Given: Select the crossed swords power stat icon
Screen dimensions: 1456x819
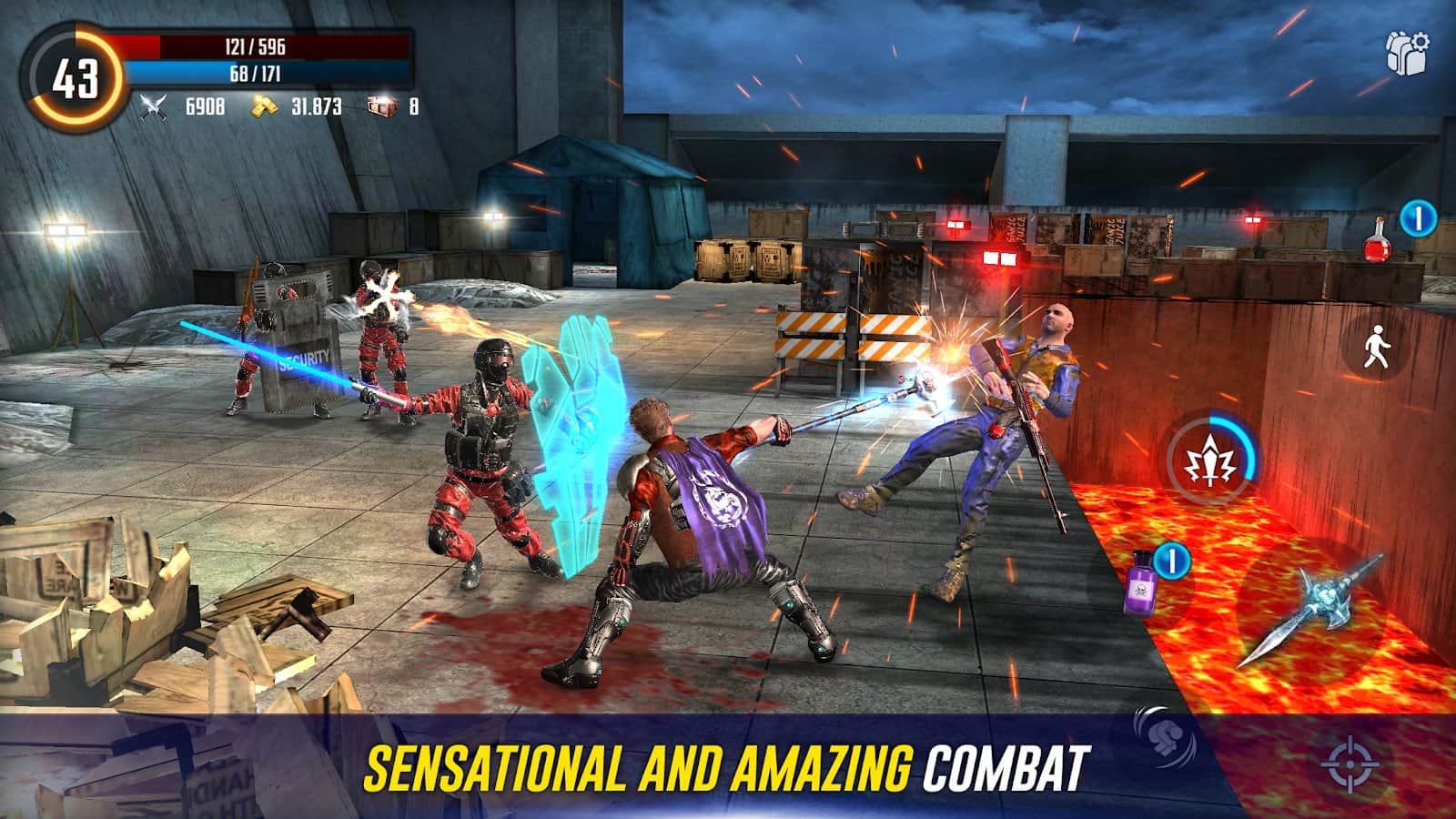Looking at the screenshot, I should 151,106.
